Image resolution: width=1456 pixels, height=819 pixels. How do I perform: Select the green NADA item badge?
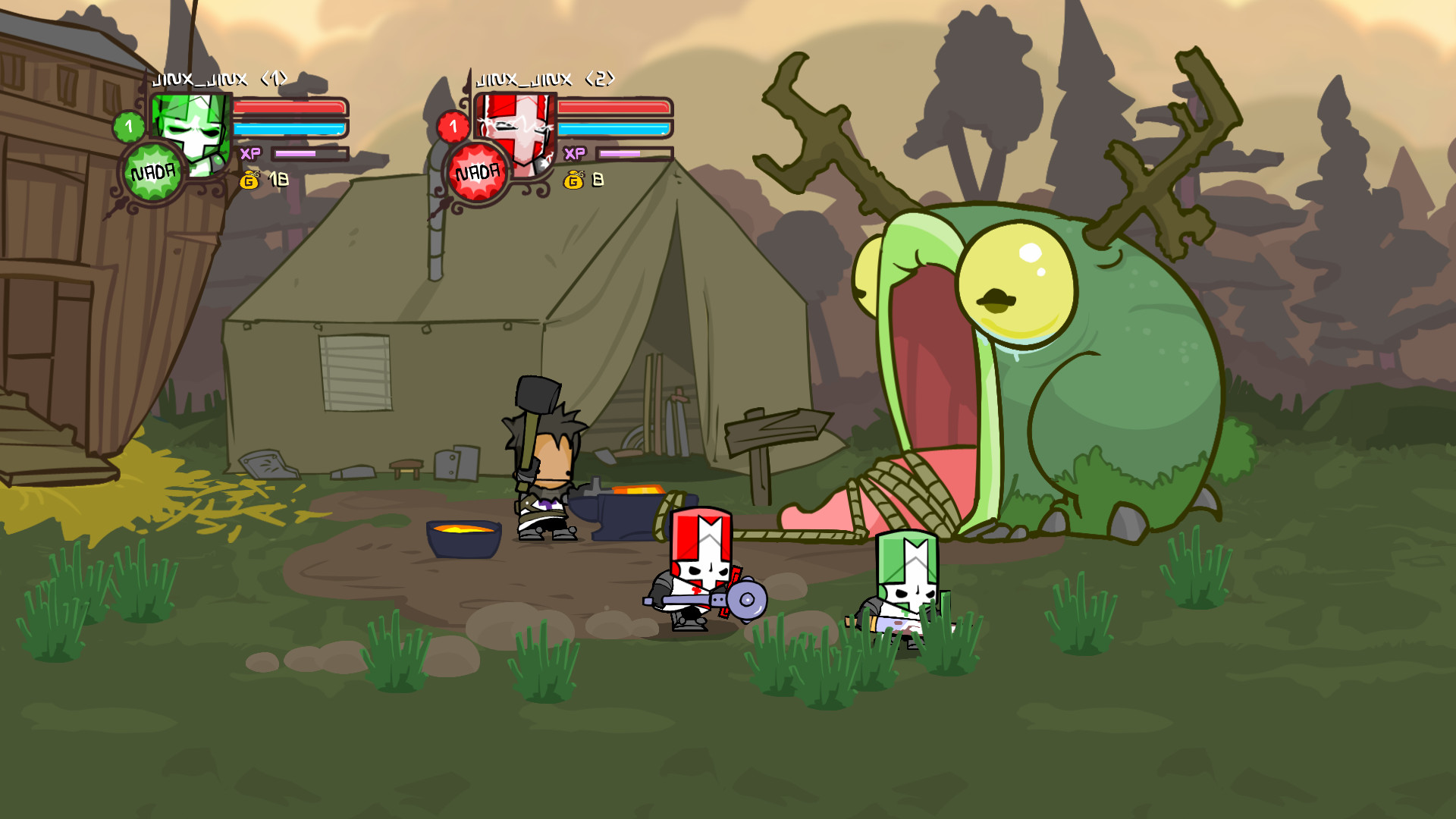152,173
